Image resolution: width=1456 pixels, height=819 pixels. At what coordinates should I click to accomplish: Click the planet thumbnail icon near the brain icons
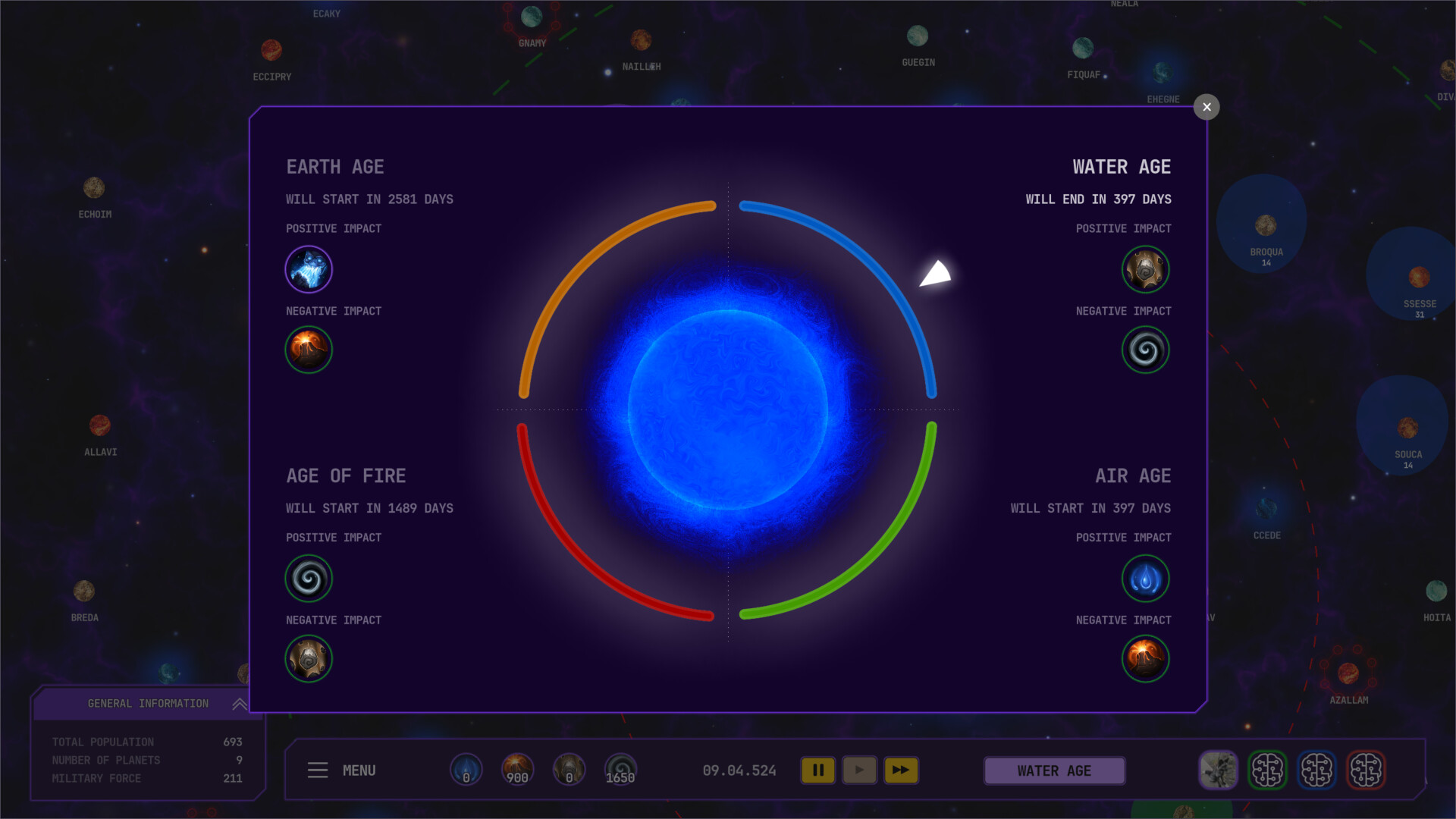(x=1219, y=770)
